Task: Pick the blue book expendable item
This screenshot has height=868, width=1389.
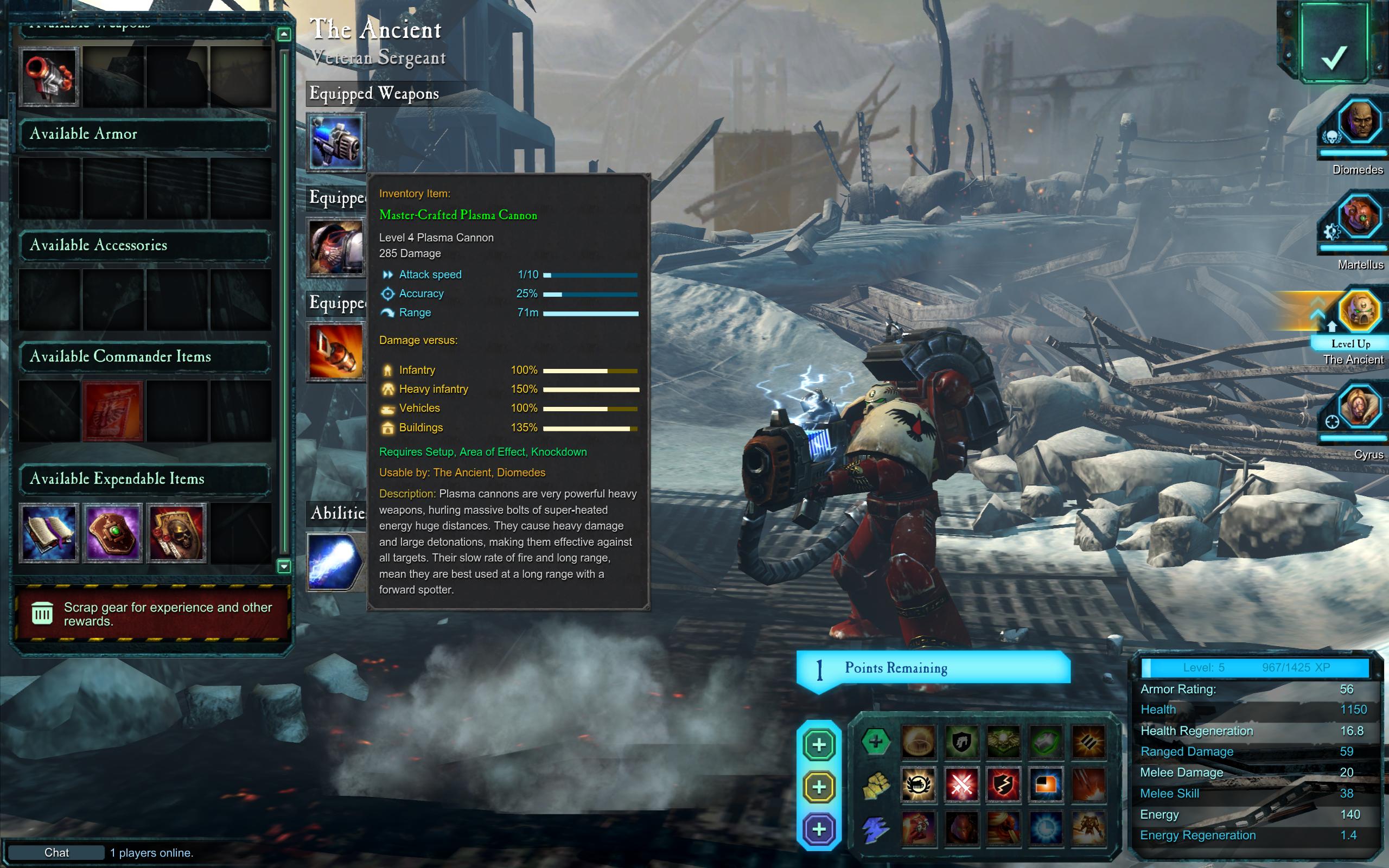Action: pyautogui.click(x=49, y=533)
